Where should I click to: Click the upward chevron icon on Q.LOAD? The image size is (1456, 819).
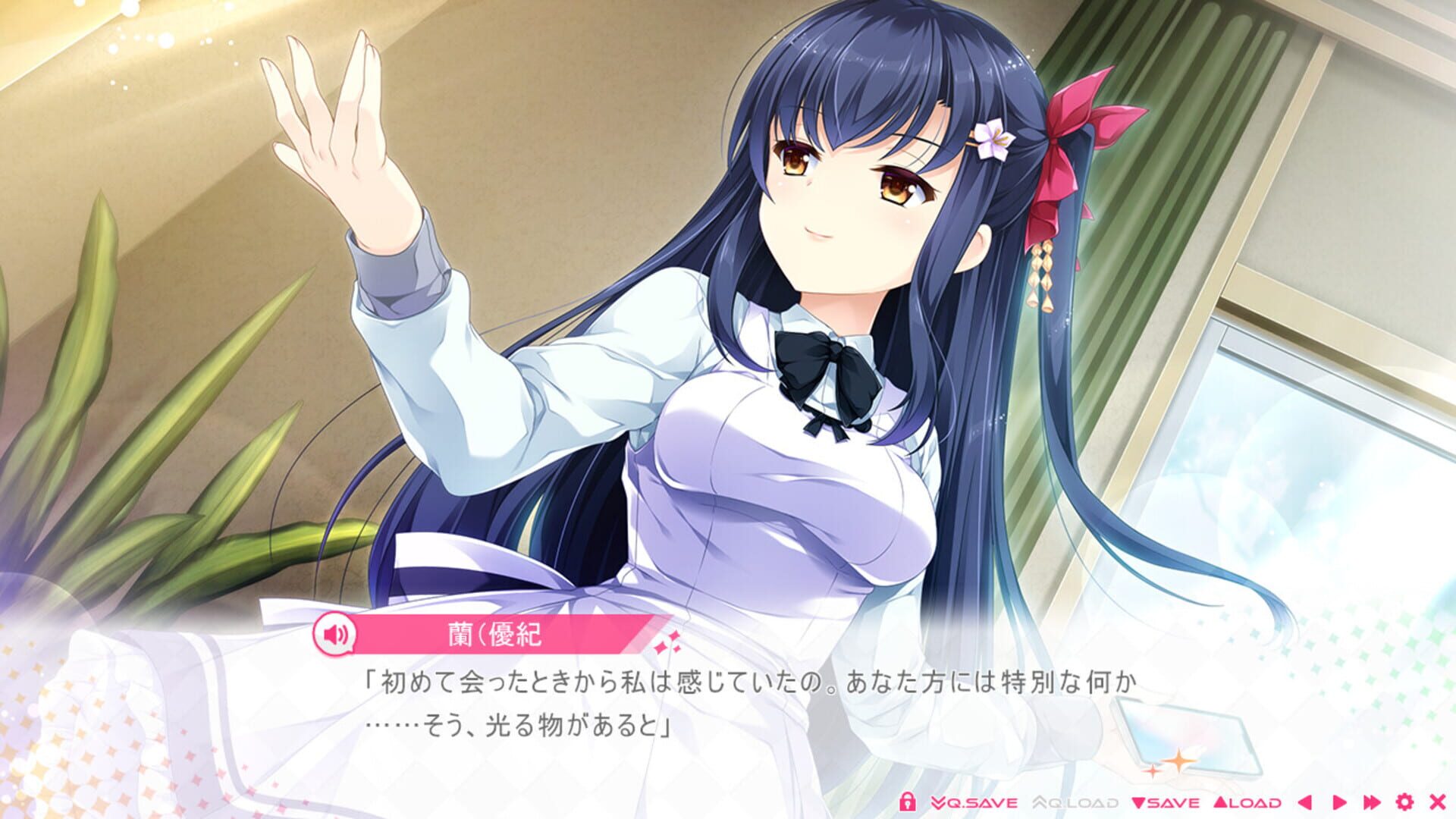click(1040, 802)
